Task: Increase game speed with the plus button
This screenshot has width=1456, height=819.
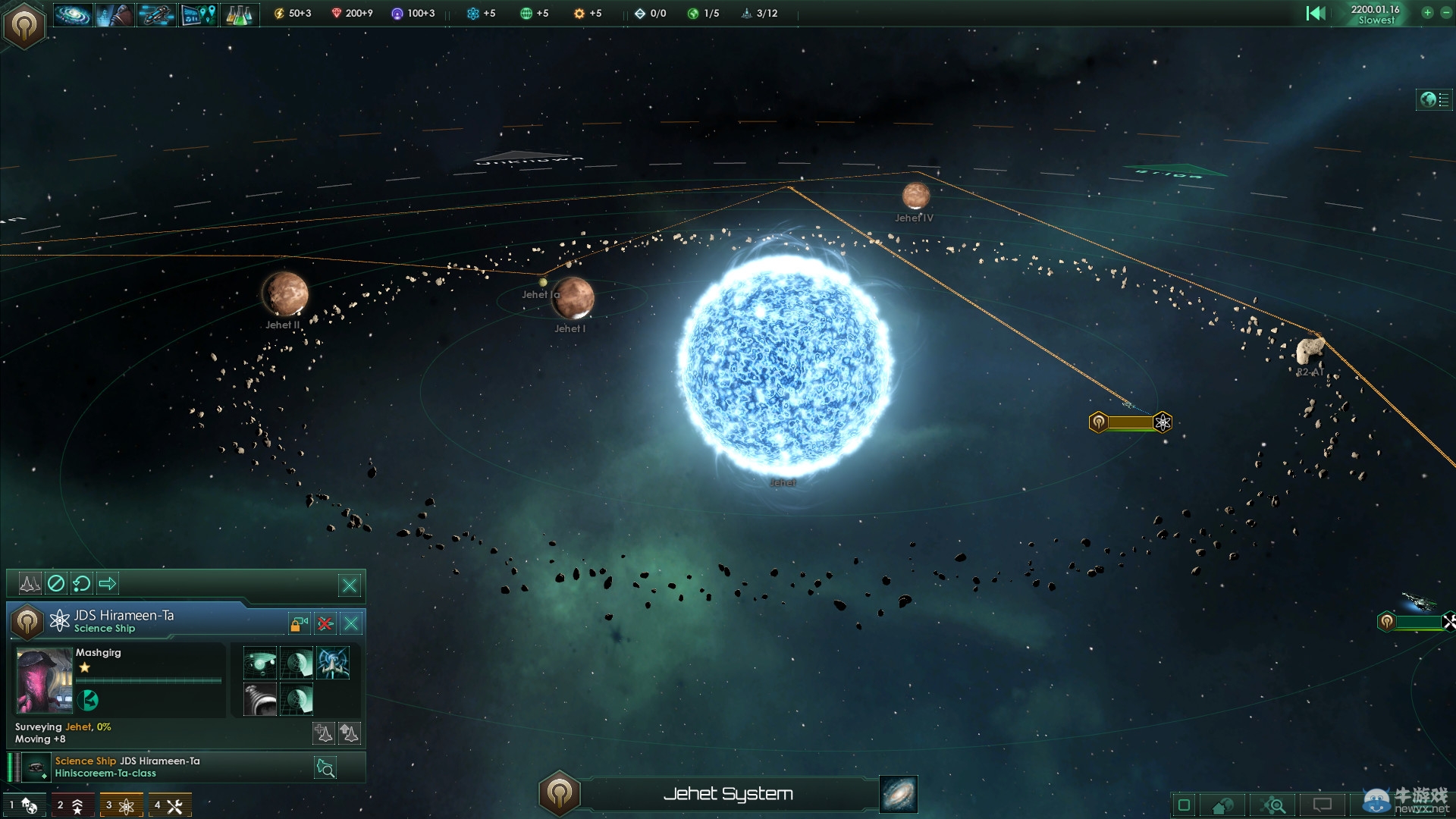Action: pos(1427,13)
